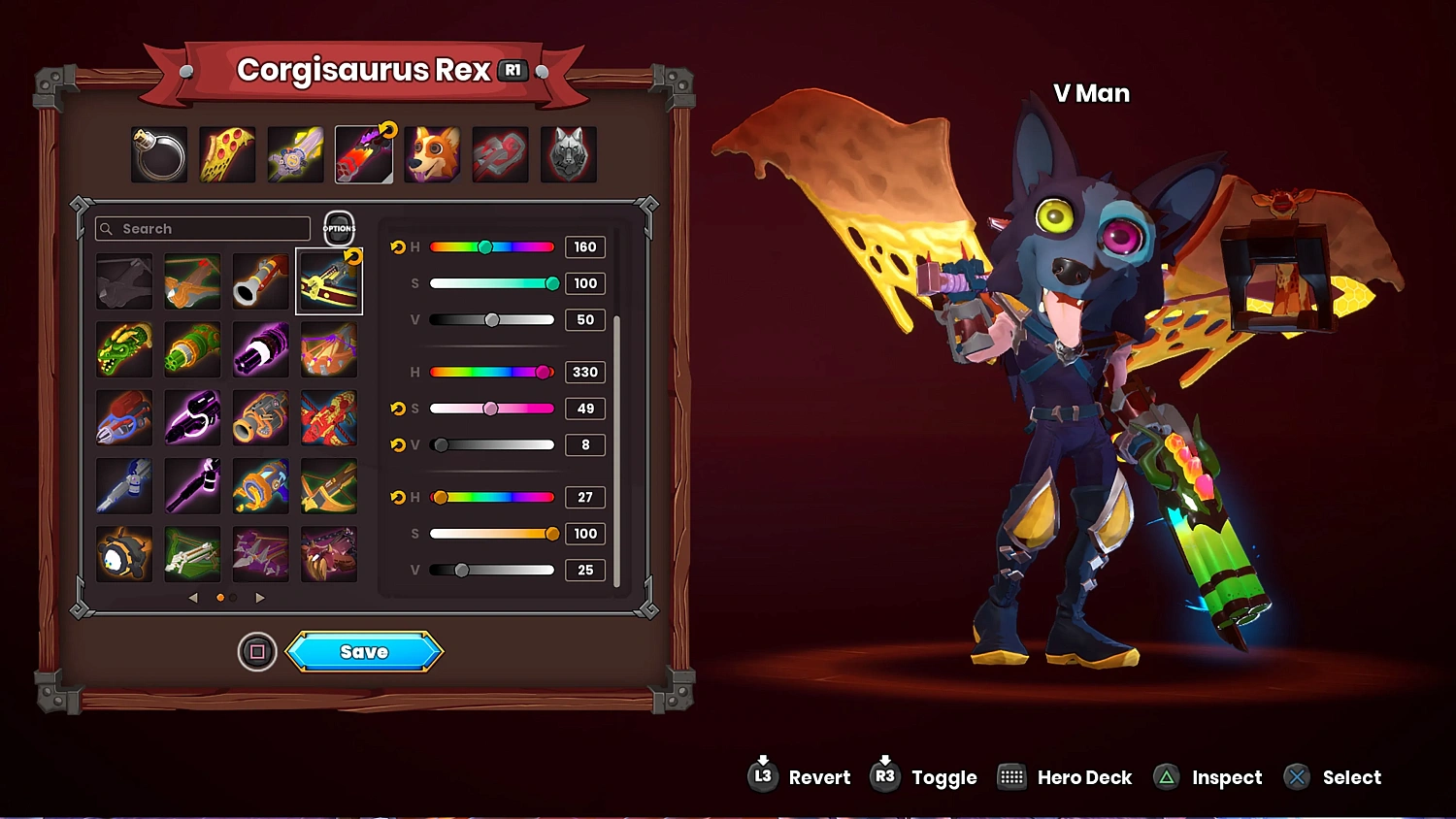
Task: Click the revert arrow beside the top H slider
Action: [x=398, y=246]
